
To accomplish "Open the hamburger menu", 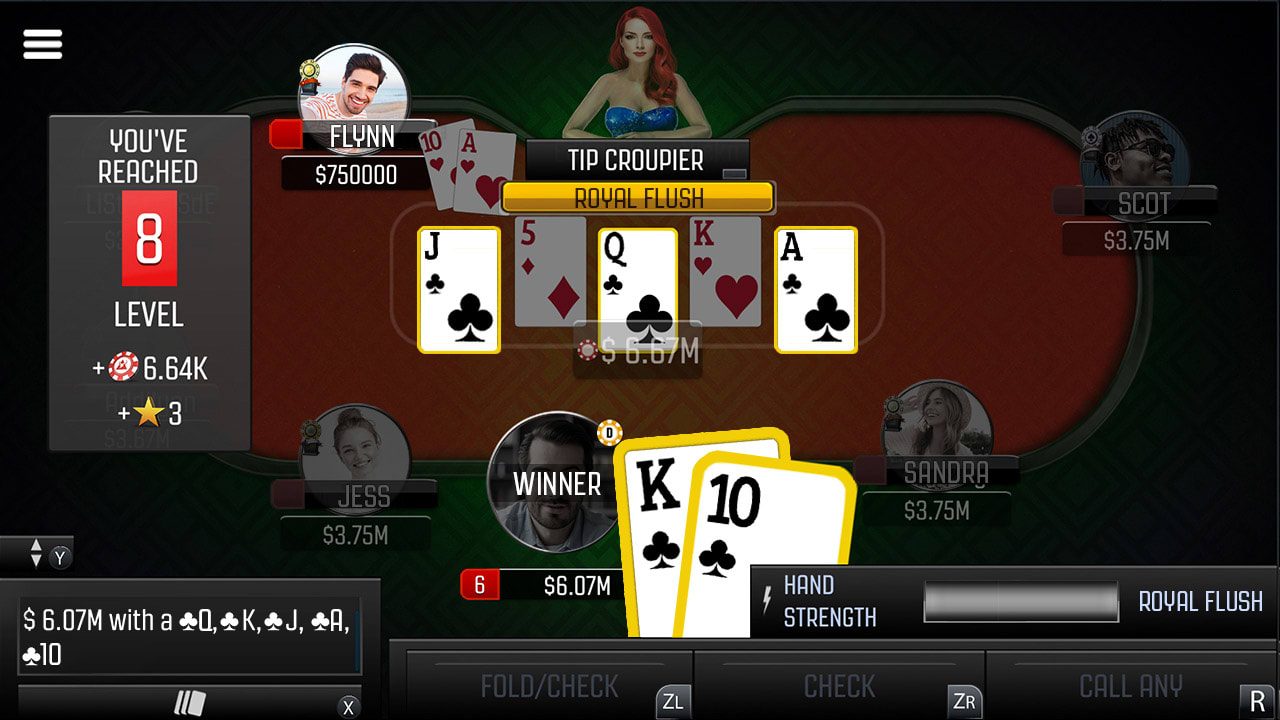I will coord(42,43).
